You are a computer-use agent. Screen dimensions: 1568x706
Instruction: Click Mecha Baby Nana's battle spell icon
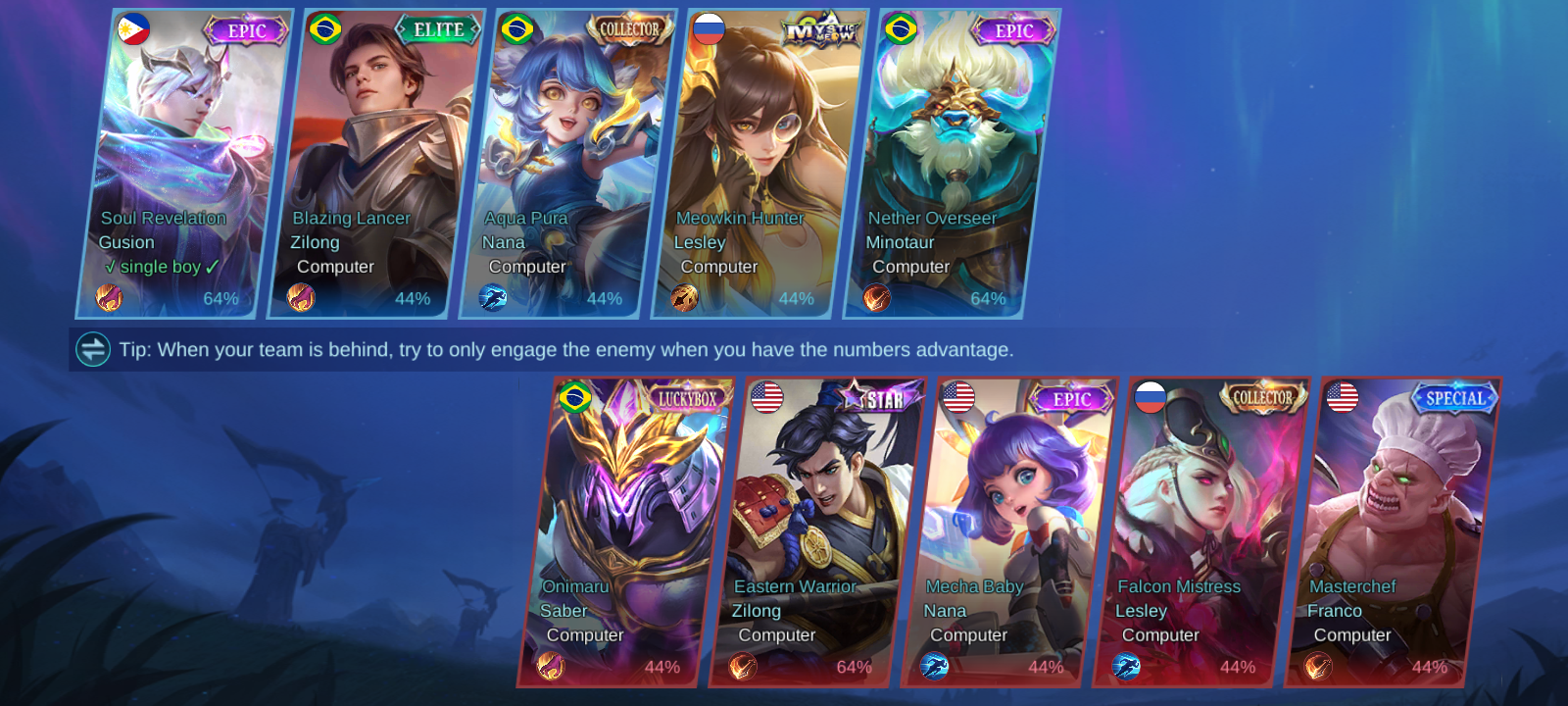pyautogui.click(x=936, y=667)
